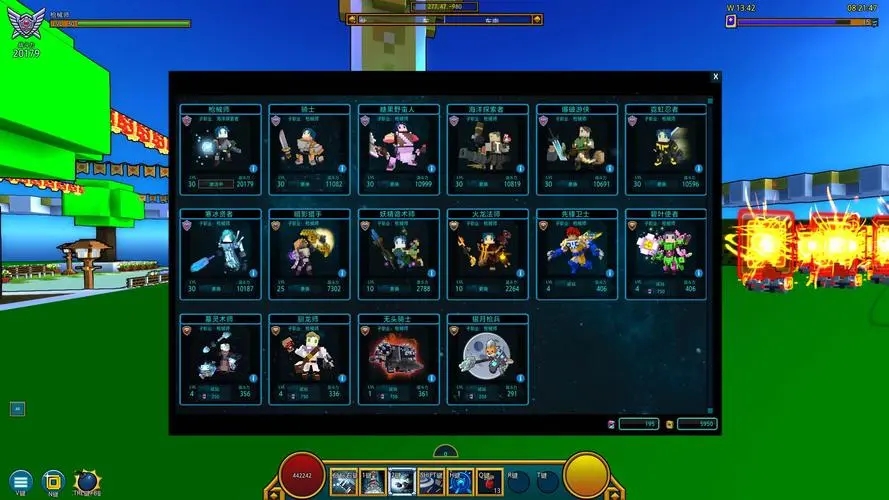Select the 骑士 (Knight) class card
The height and width of the screenshot is (500, 889).
click(x=309, y=147)
